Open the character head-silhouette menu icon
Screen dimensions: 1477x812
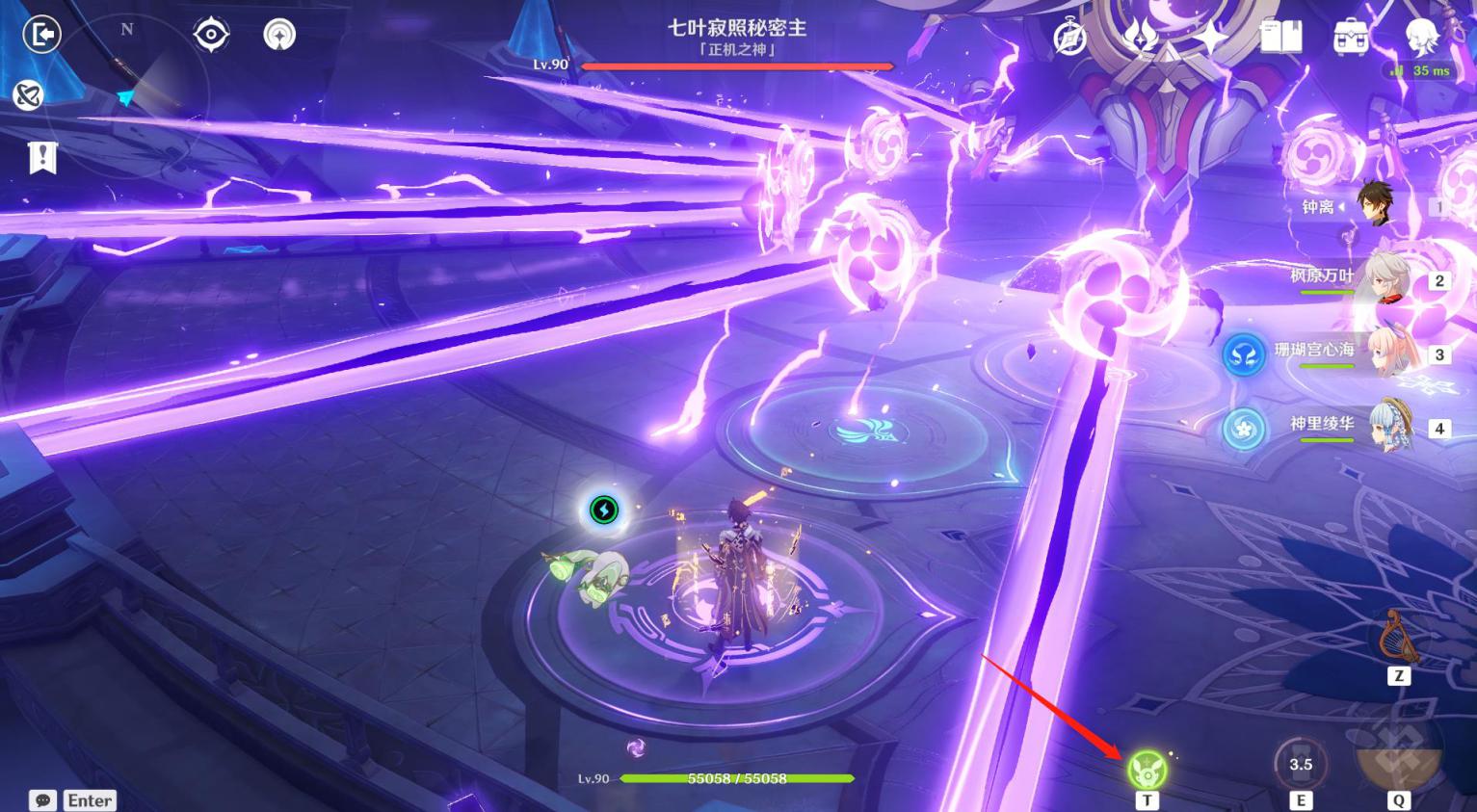(x=1421, y=36)
